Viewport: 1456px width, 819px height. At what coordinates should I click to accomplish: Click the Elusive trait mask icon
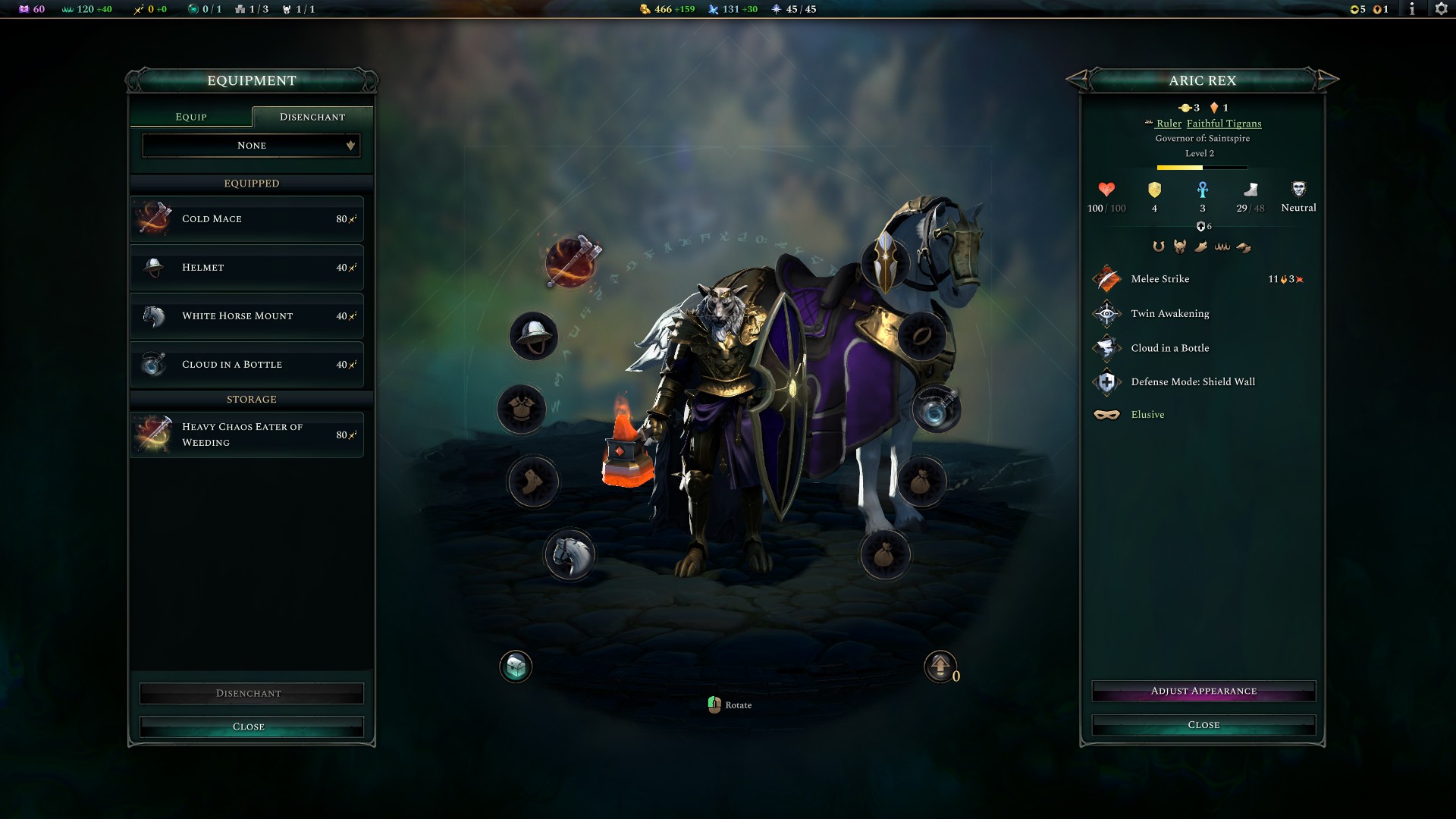point(1107,415)
